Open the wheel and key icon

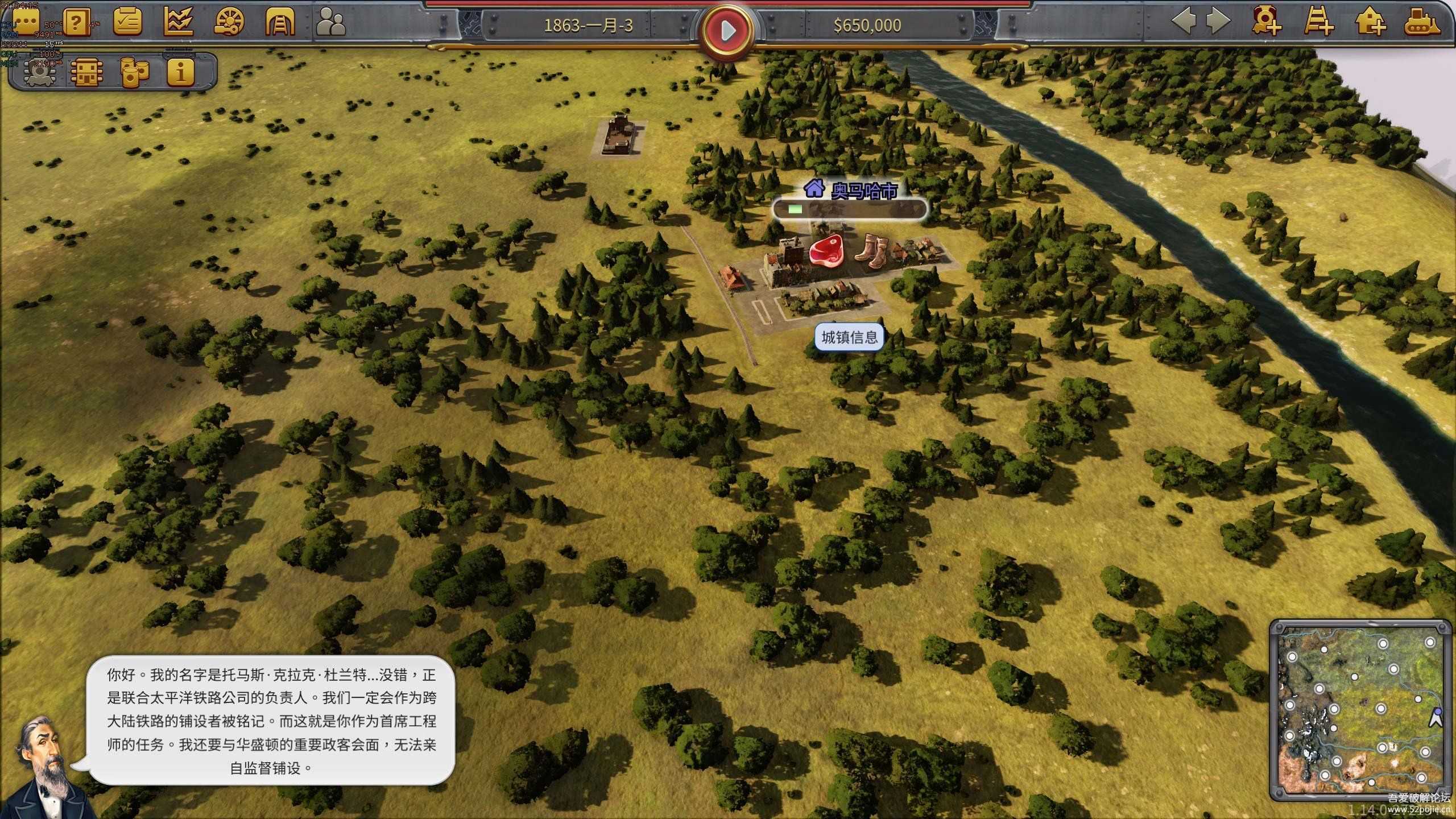coord(229,23)
